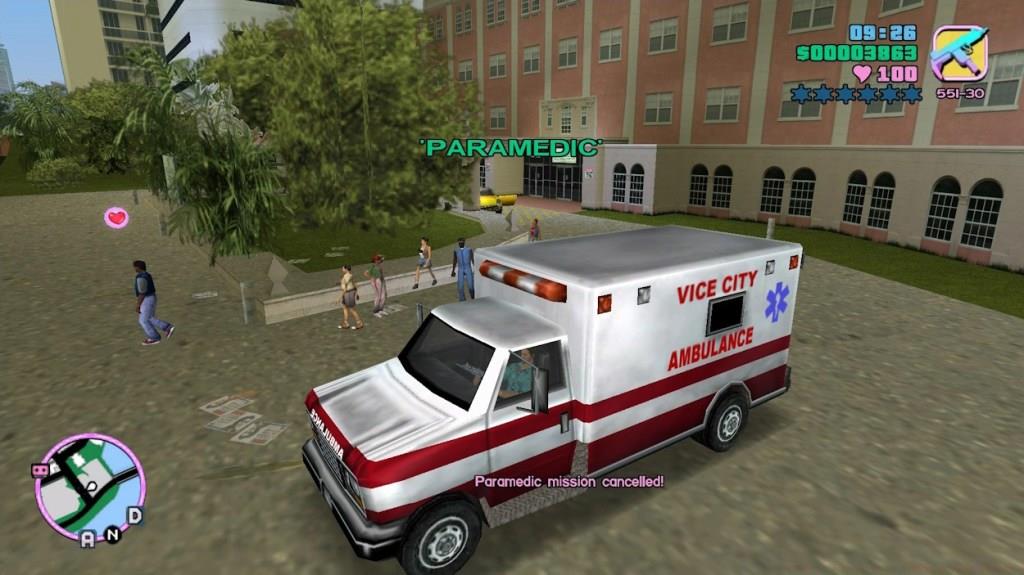Choose the 'D' blip on the radar
Image resolution: width=1024 pixels, height=575 pixels.
click(134, 515)
